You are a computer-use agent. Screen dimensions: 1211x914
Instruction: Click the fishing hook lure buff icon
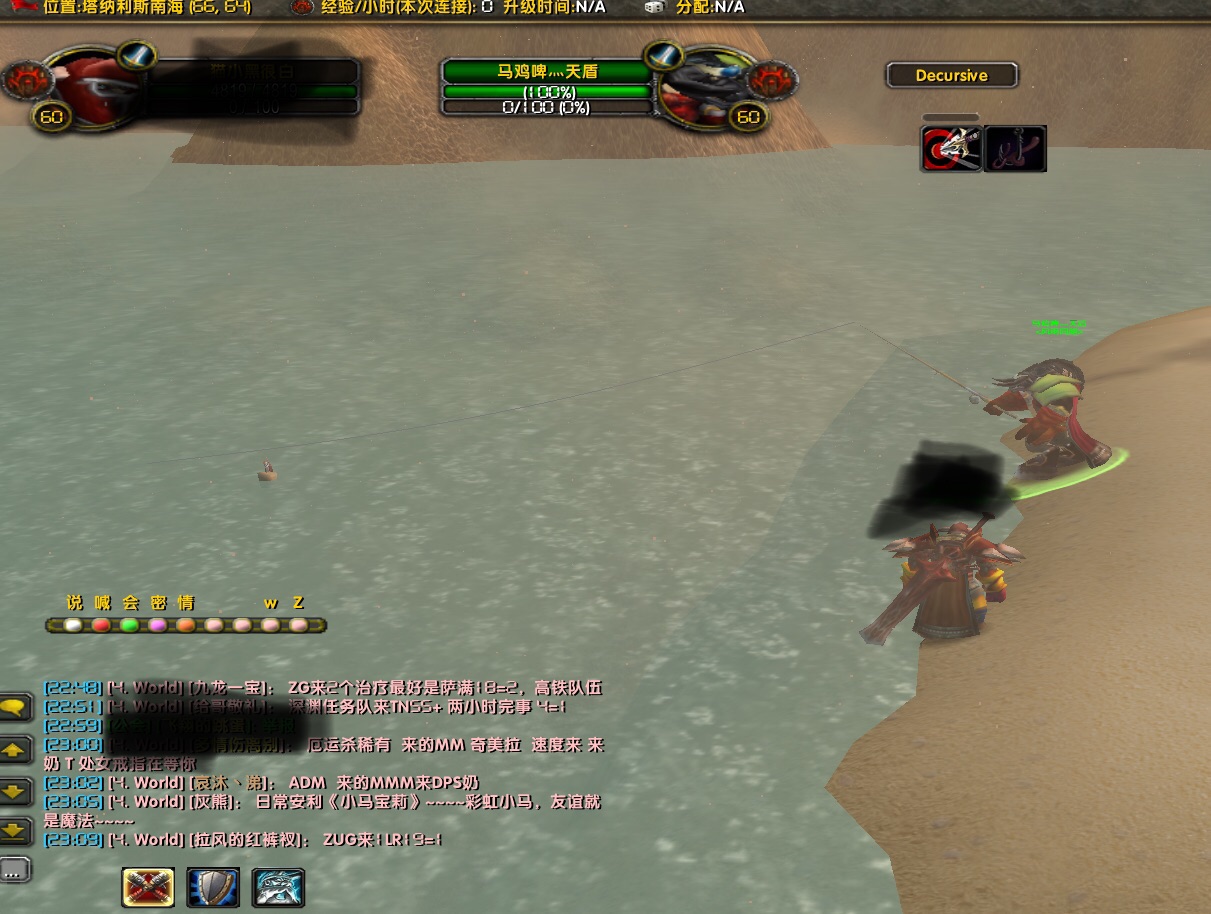pyautogui.click(x=1016, y=149)
